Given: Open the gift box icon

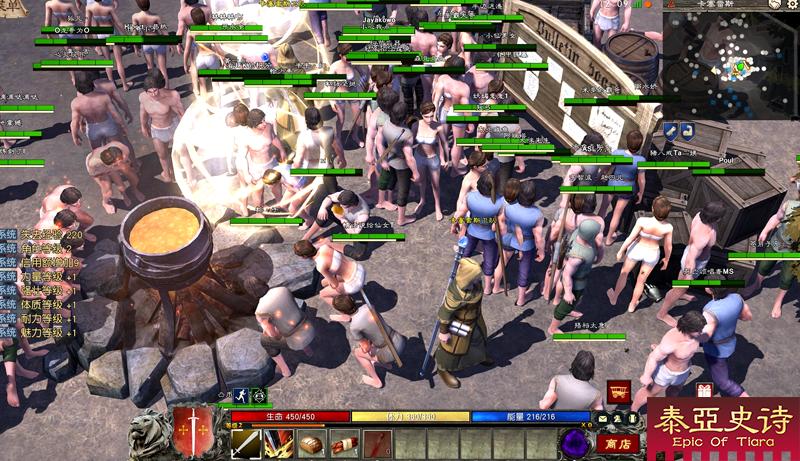Looking at the screenshot, I should pos(704,390).
